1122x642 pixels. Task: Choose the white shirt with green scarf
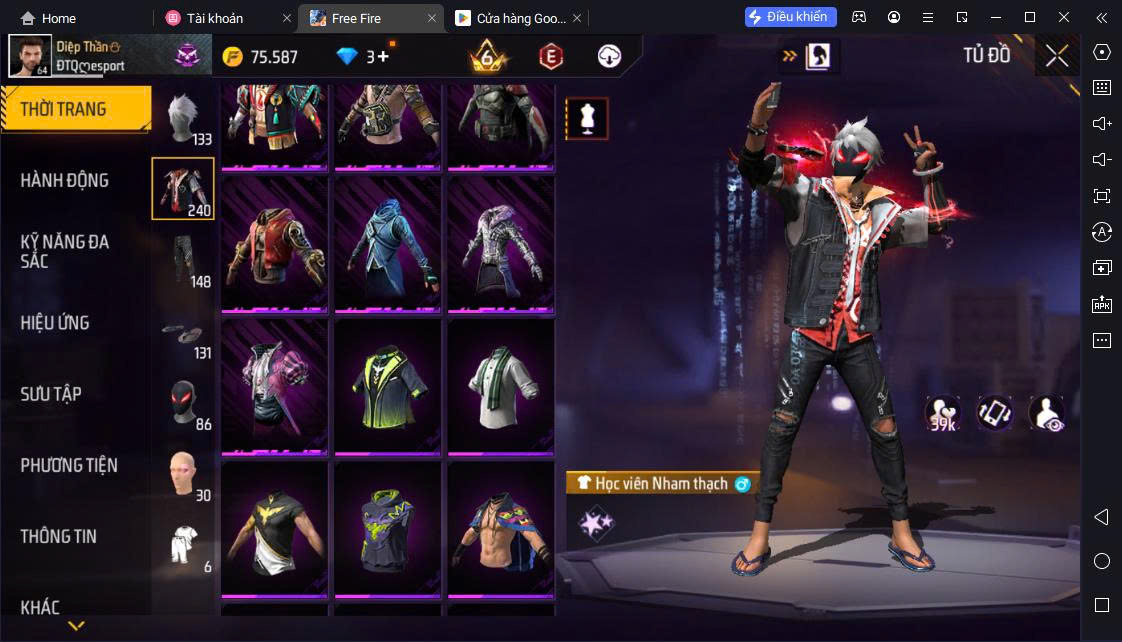[501, 386]
